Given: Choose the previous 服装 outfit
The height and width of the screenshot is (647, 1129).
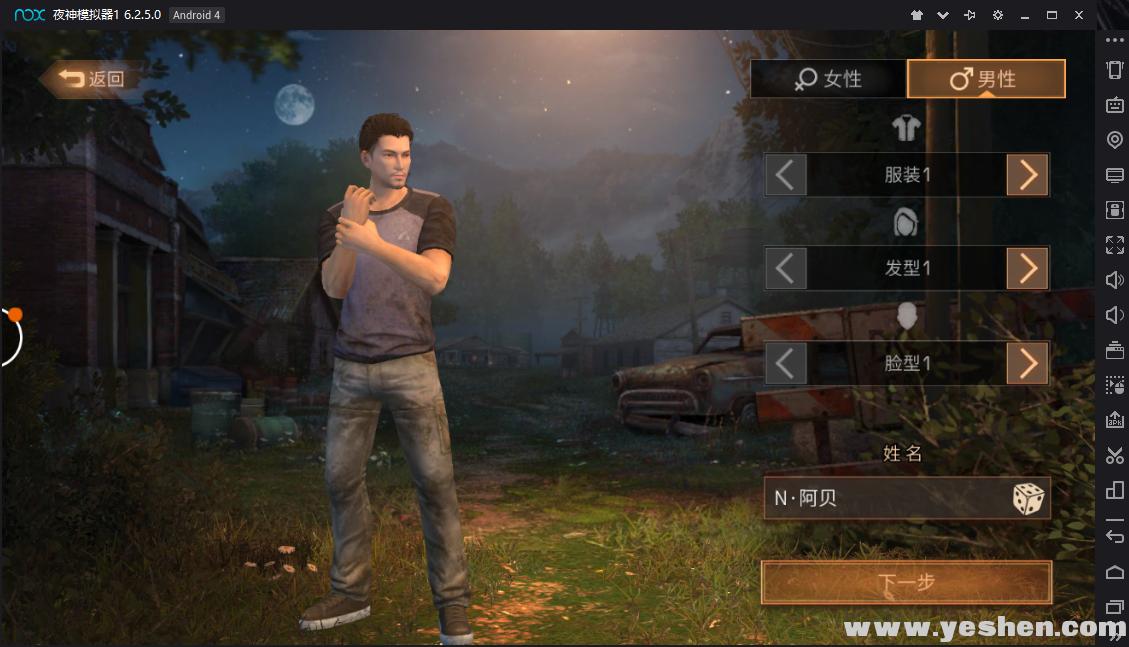Looking at the screenshot, I should click(786, 175).
